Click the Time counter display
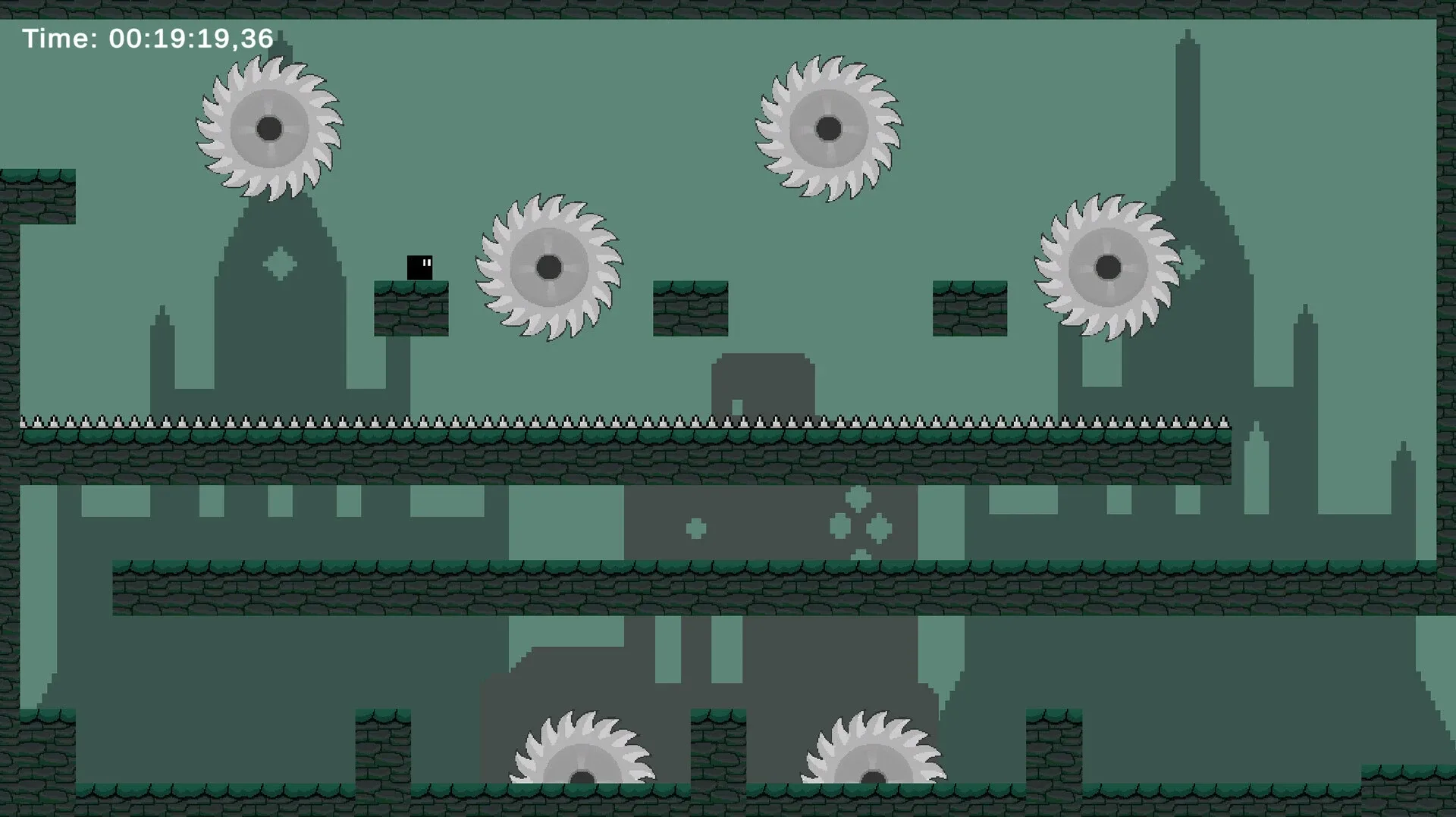Screen dimensions: 1456x817 coord(146,36)
